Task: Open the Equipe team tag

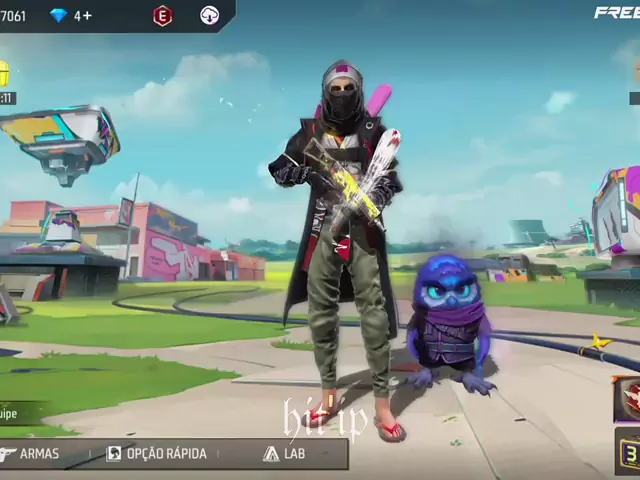Action: coord(10,413)
